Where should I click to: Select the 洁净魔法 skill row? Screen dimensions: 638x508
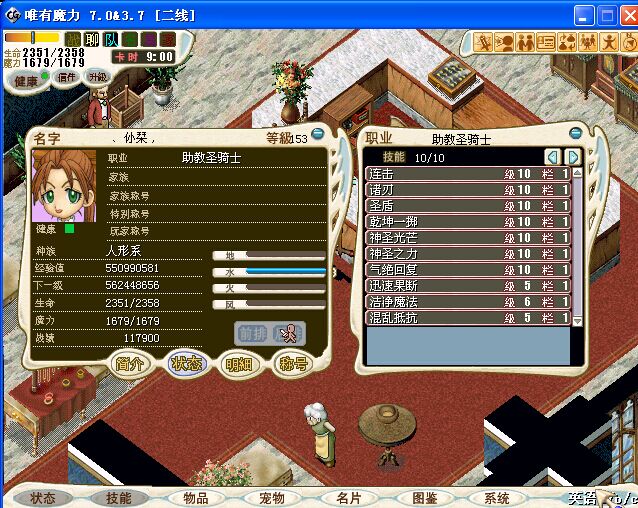tap(469, 302)
